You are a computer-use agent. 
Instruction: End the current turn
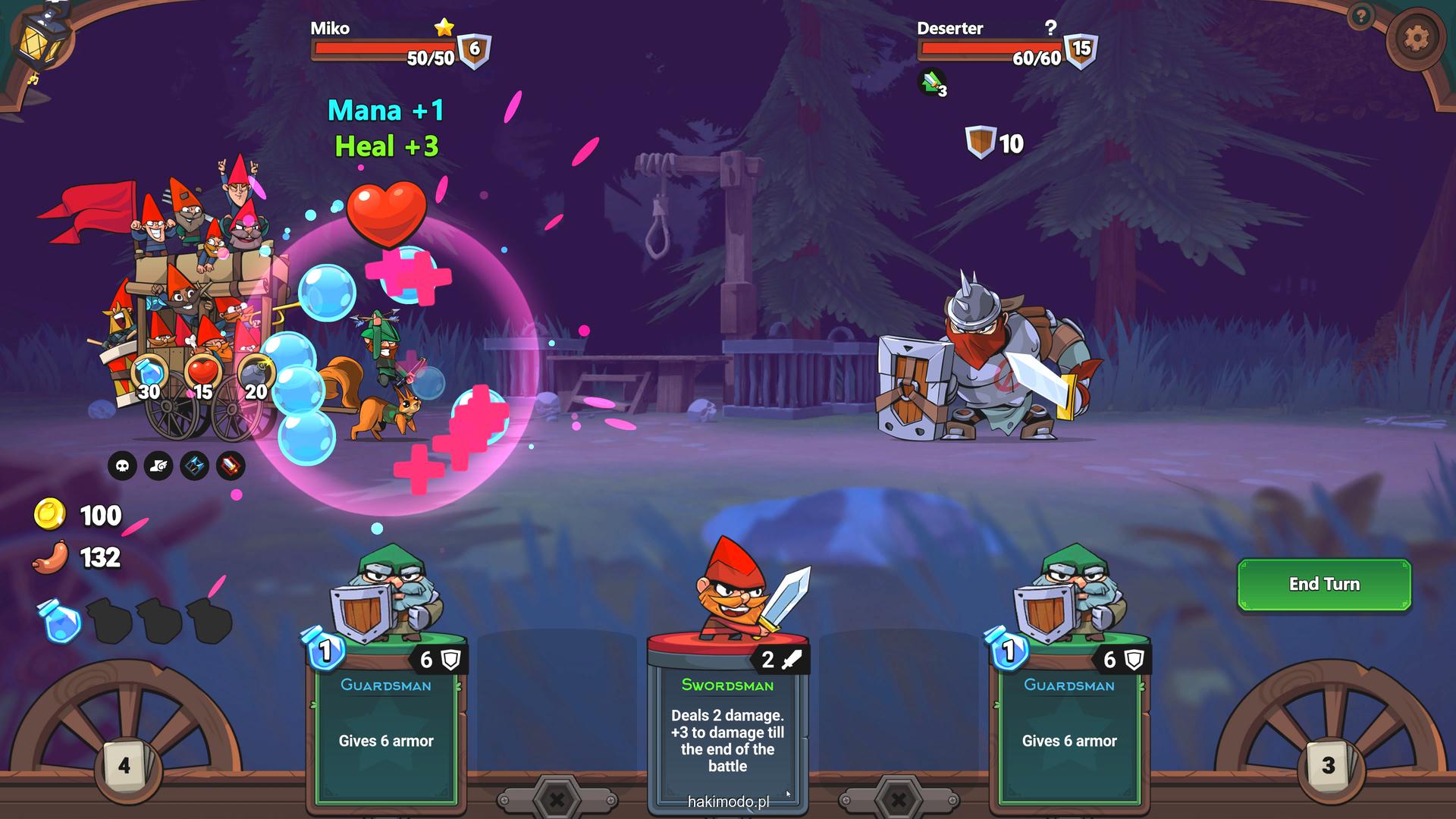coord(1324,584)
